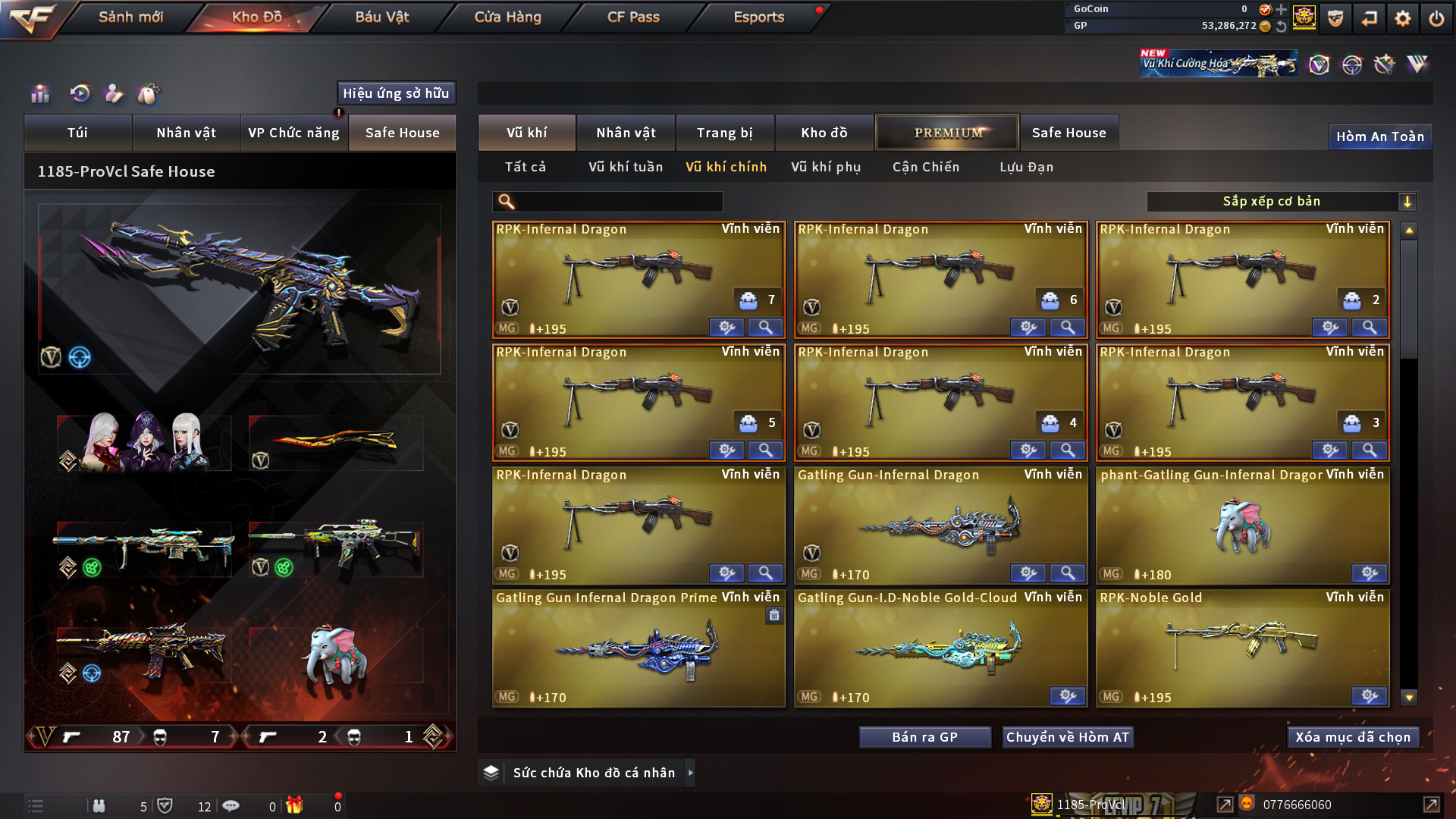Screen dimensions: 1456x819
Task: Click the Bán ra GP button
Action: (924, 737)
